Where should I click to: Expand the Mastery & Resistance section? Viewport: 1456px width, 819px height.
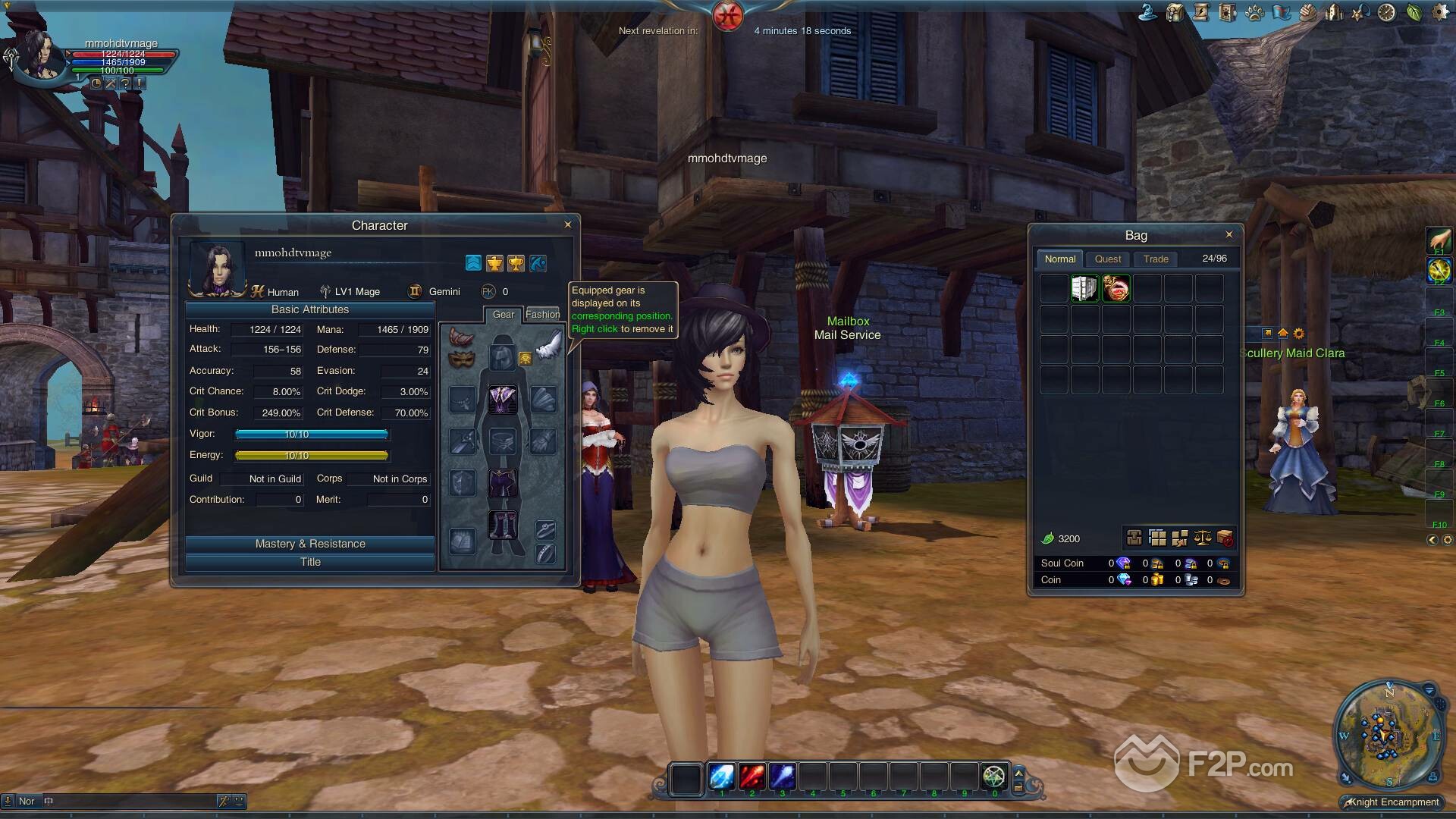point(310,544)
